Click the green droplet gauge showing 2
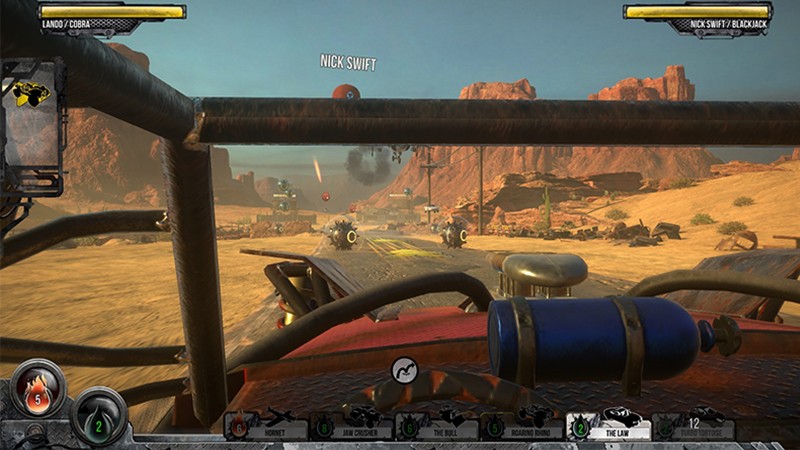The image size is (800, 450). 99,413
